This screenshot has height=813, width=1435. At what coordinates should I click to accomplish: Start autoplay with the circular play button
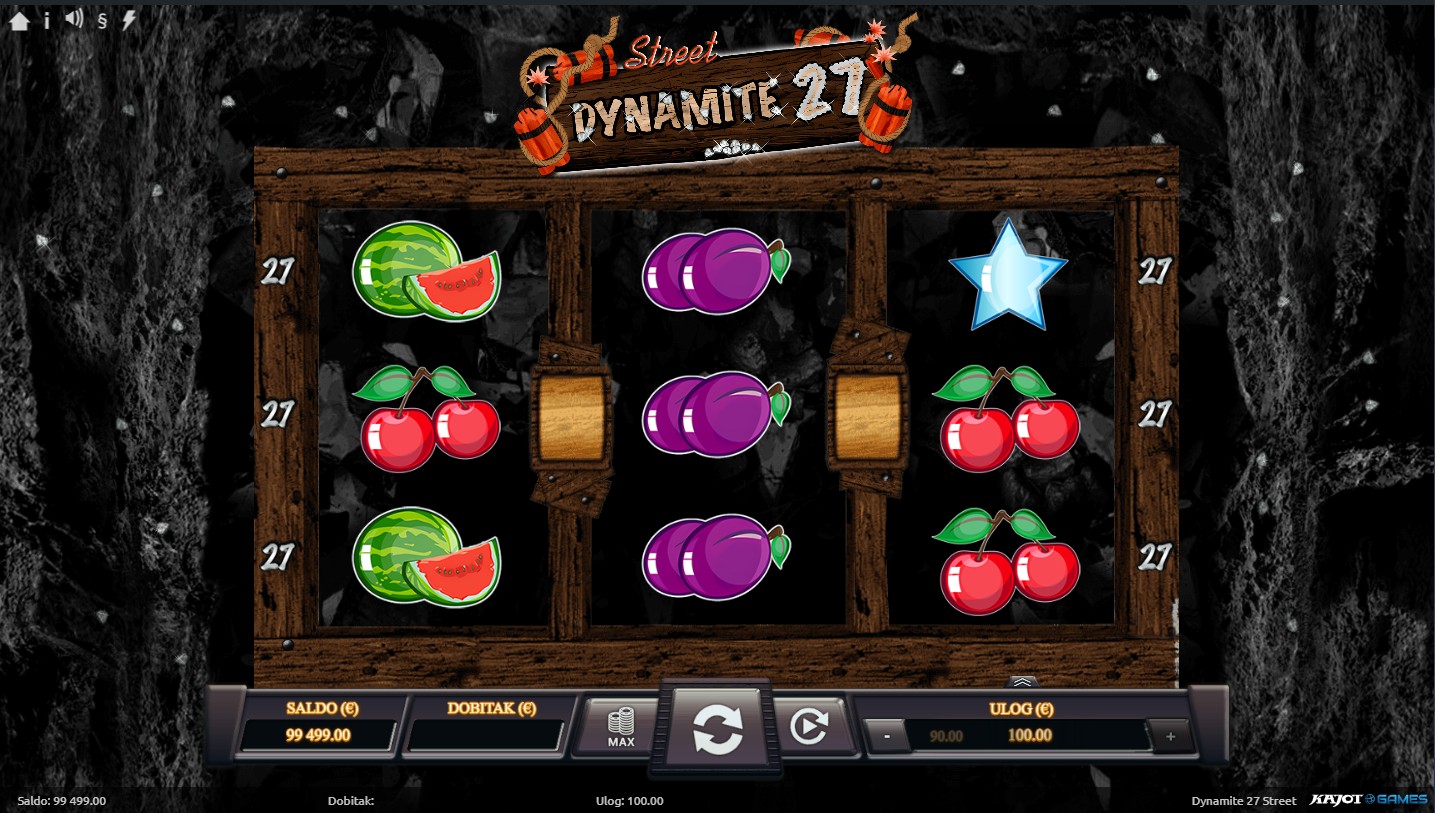(x=809, y=727)
